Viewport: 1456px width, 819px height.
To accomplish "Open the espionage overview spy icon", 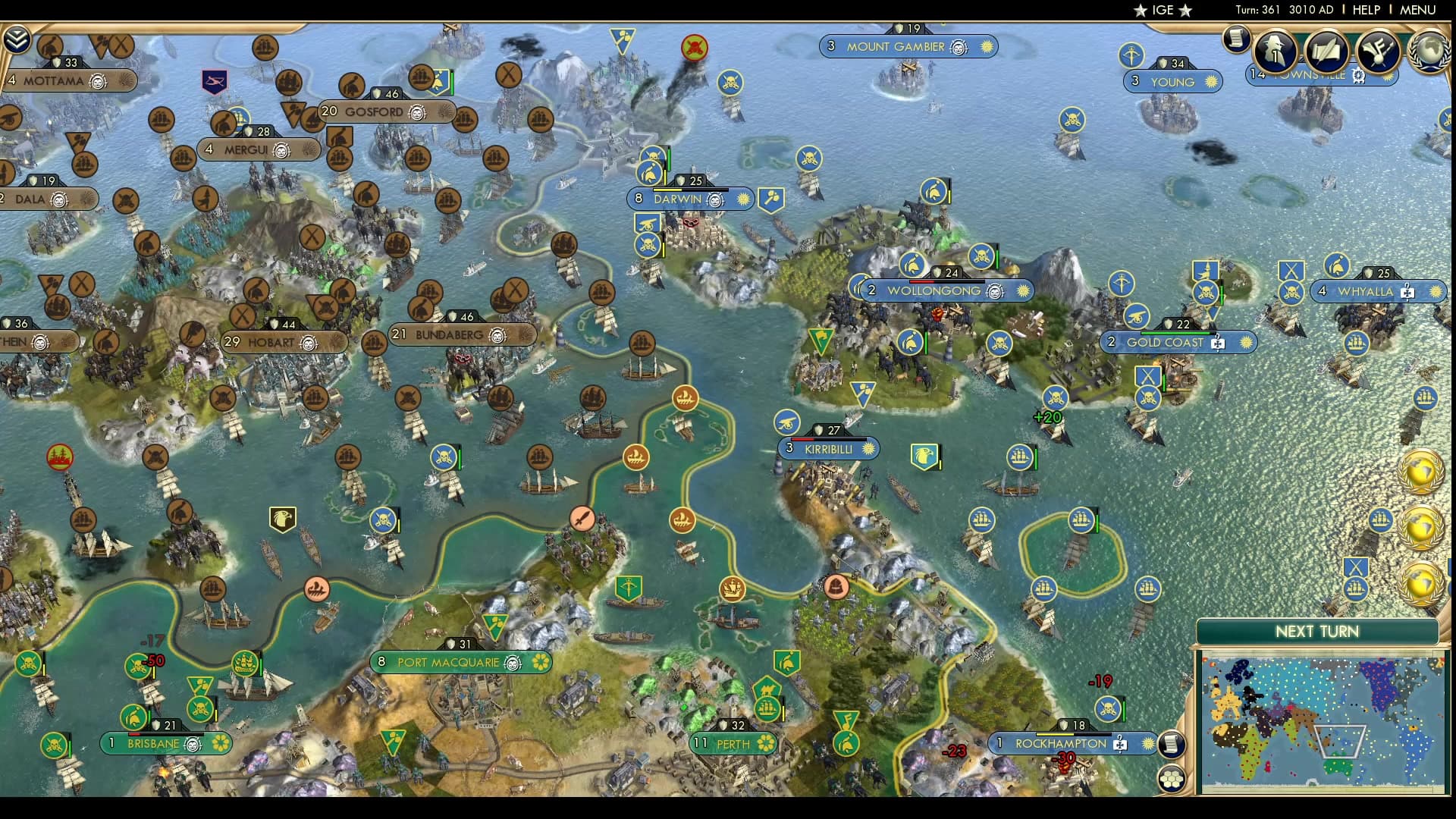I will point(1275,50).
